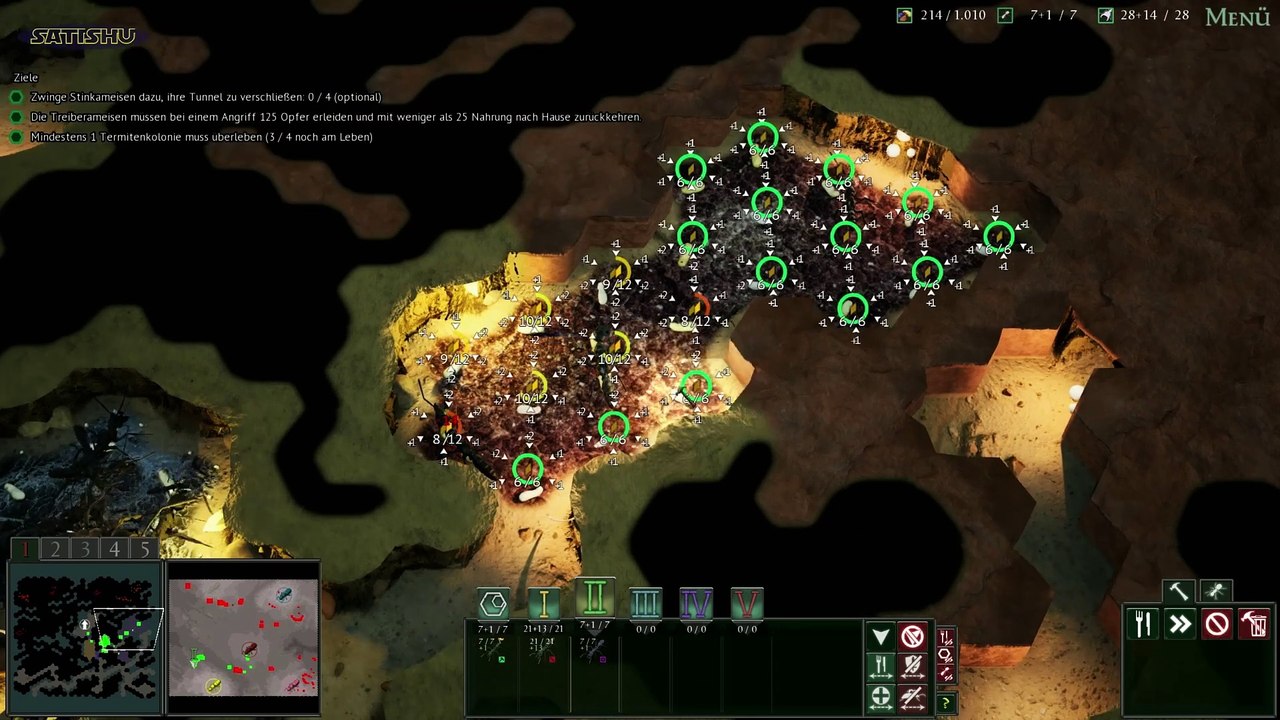The height and width of the screenshot is (720, 1280).
Task: Activate the hammer and trash demolish tool
Action: 1254,625
